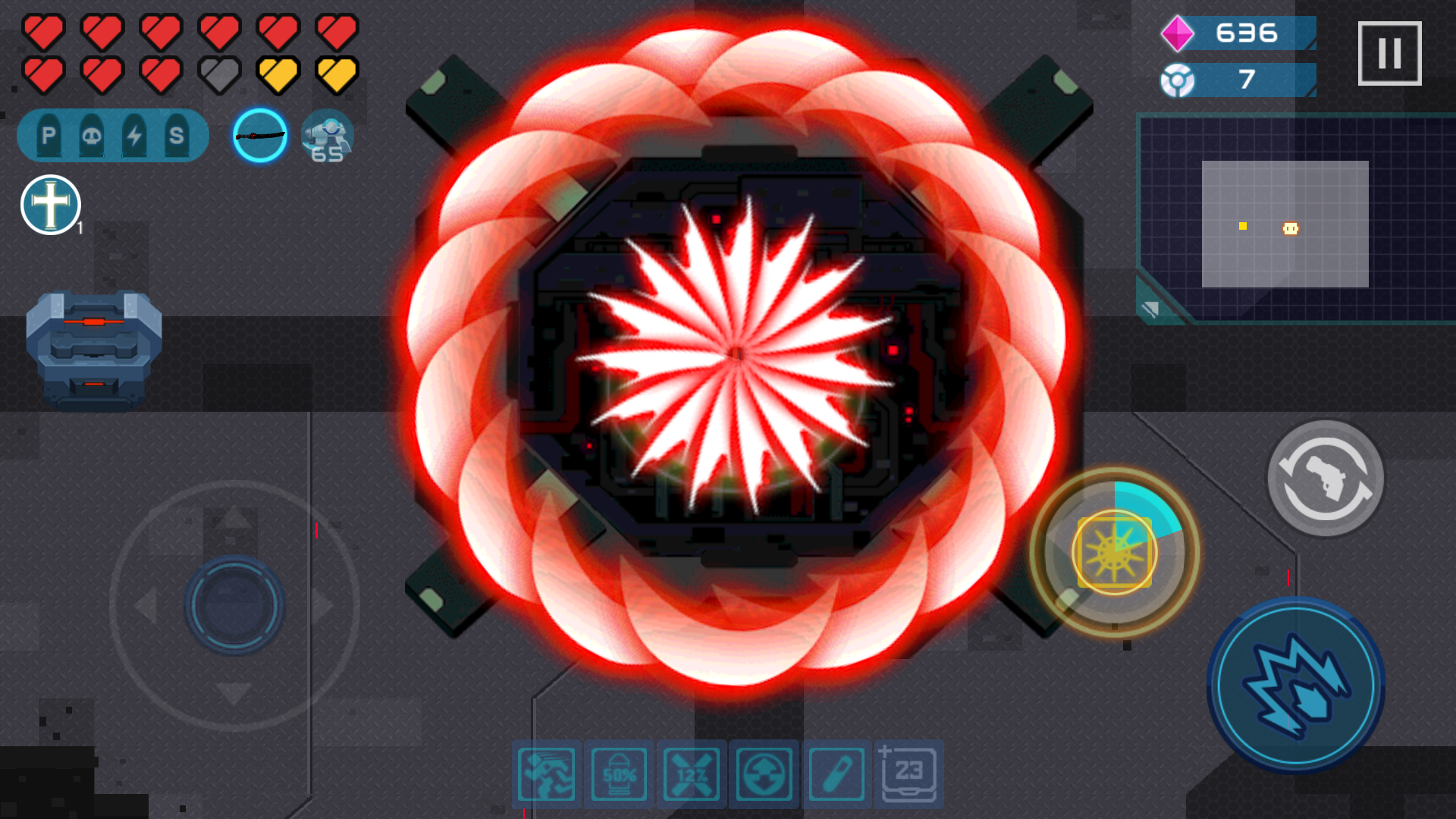Select the lightning bullet ammo type
The width and height of the screenshot is (1456, 819).
[133, 134]
